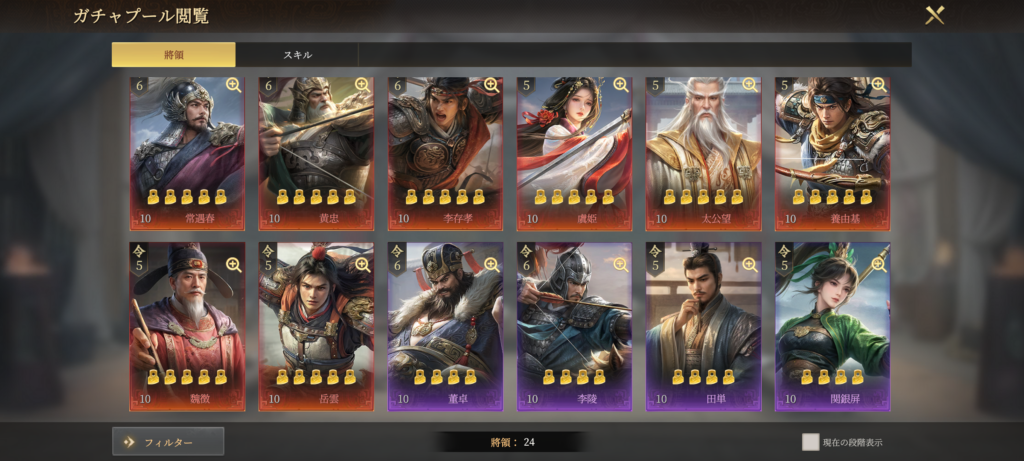Inspect 関銀屏 with her magnifier icon
Image resolution: width=1024 pixels, height=461 pixels.
click(x=878, y=264)
